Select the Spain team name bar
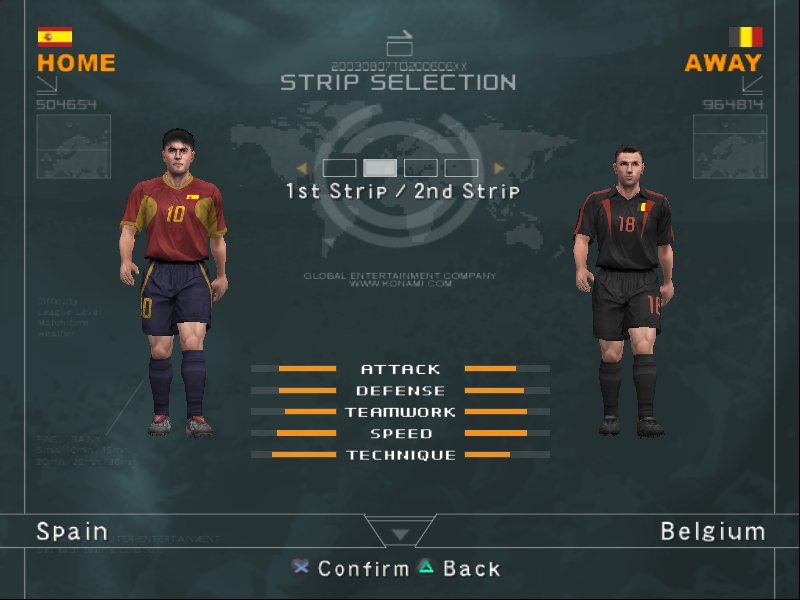This screenshot has width=800, height=600. 72,531
